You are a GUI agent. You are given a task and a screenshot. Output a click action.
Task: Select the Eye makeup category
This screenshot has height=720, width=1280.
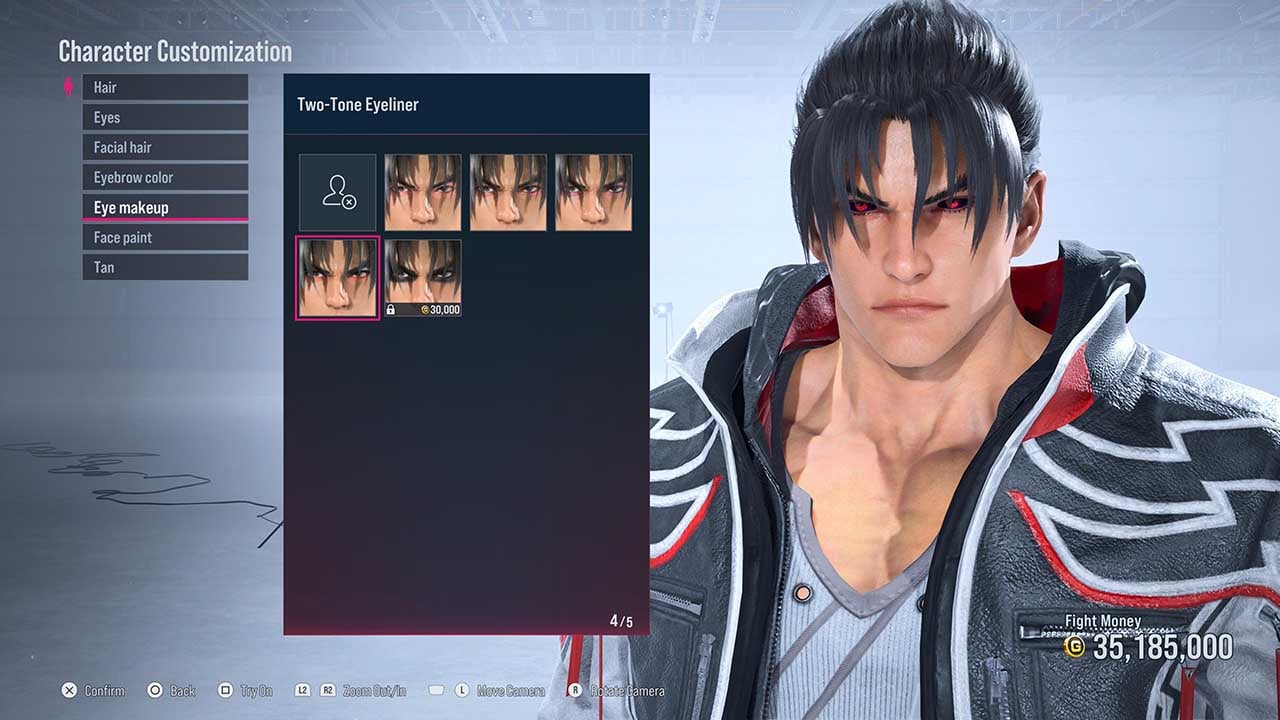click(164, 207)
